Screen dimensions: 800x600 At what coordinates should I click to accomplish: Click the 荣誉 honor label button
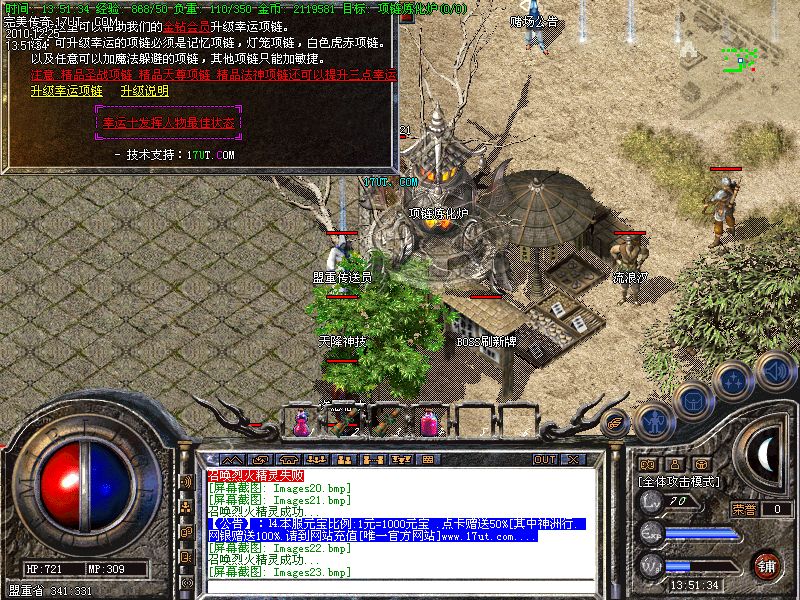[744, 509]
